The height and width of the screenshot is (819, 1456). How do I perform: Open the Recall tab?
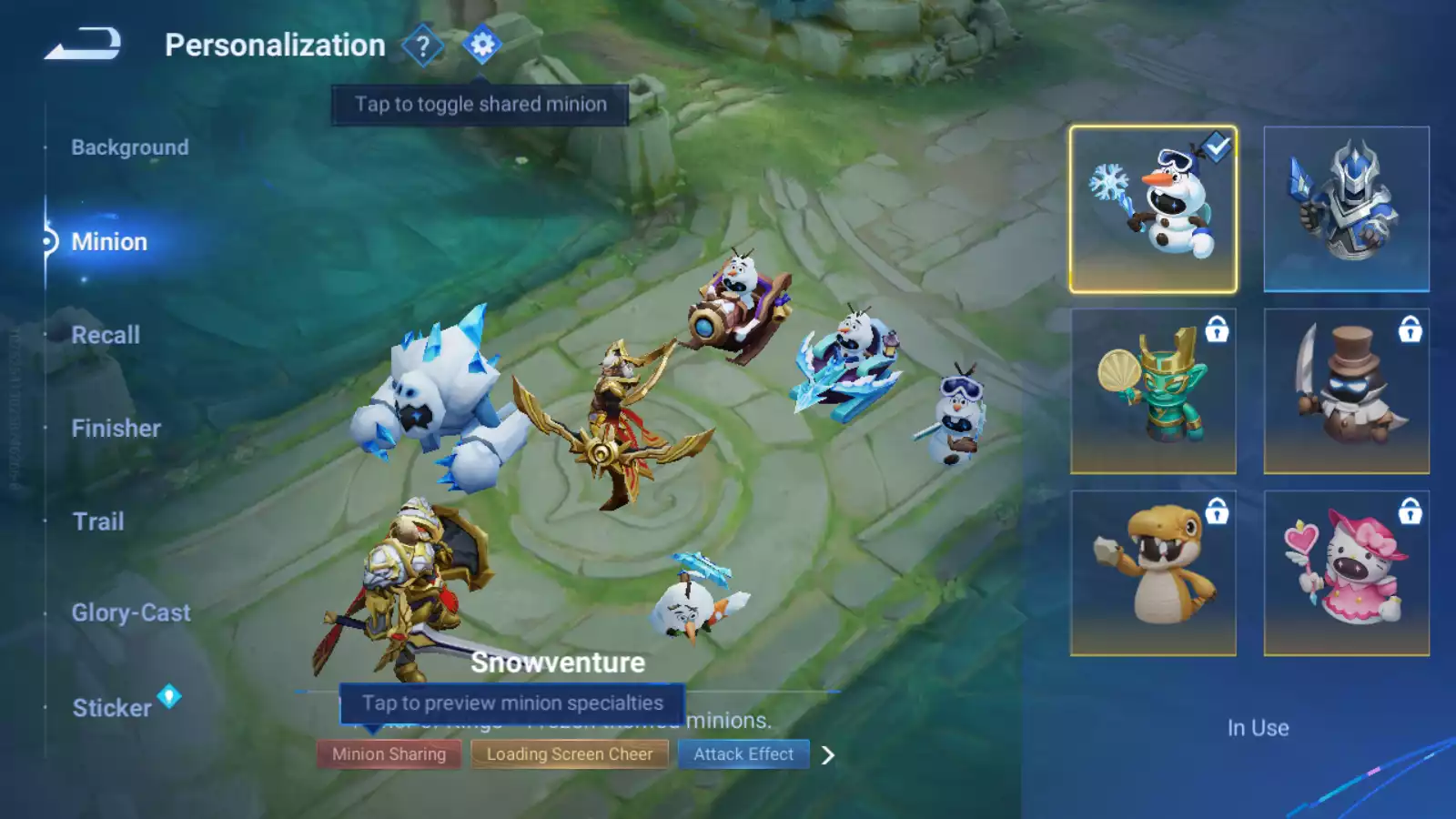click(106, 335)
